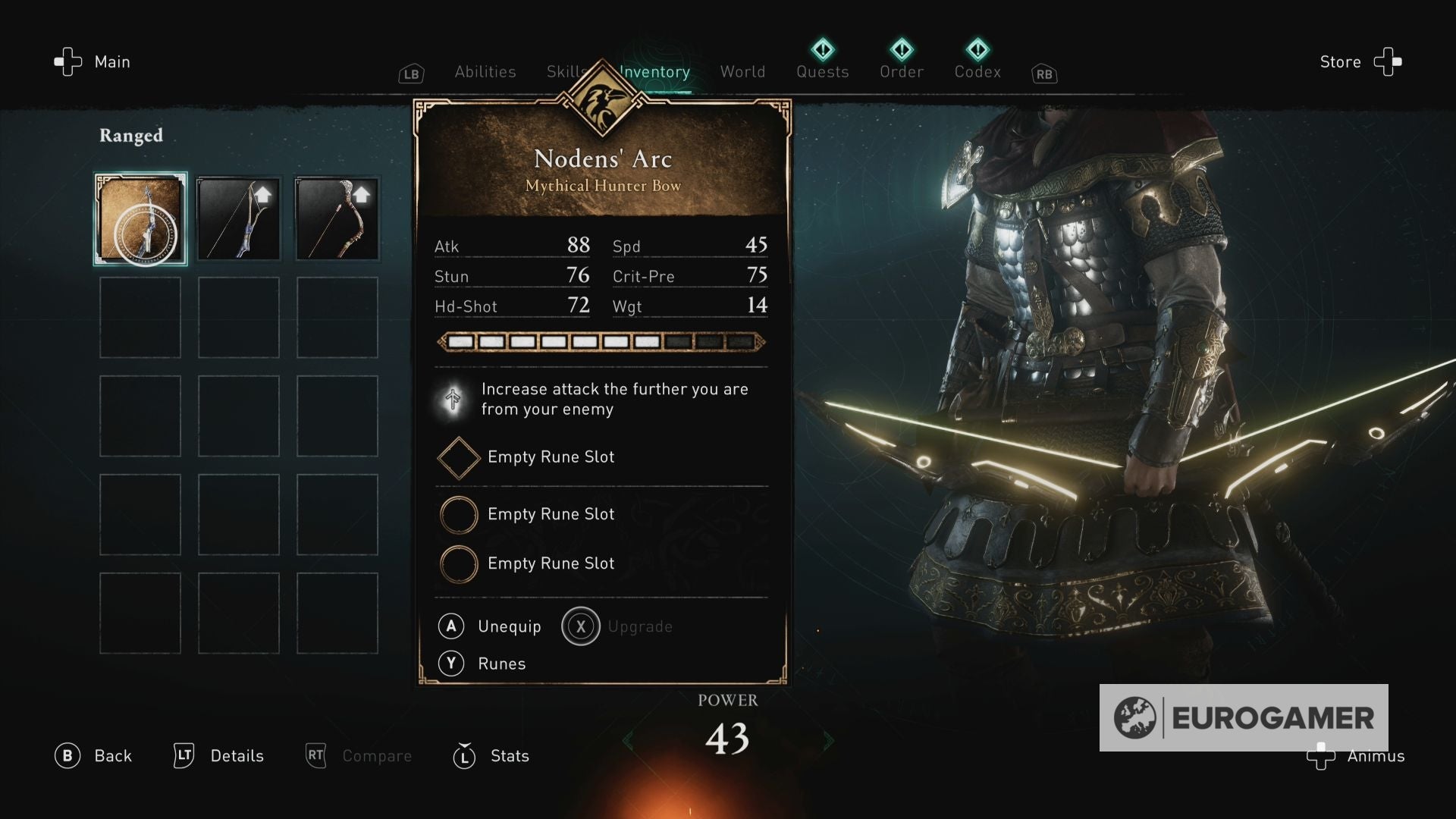The width and height of the screenshot is (1456, 819).
Task: Click the Codex diamond icon
Action: click(978, 49)
